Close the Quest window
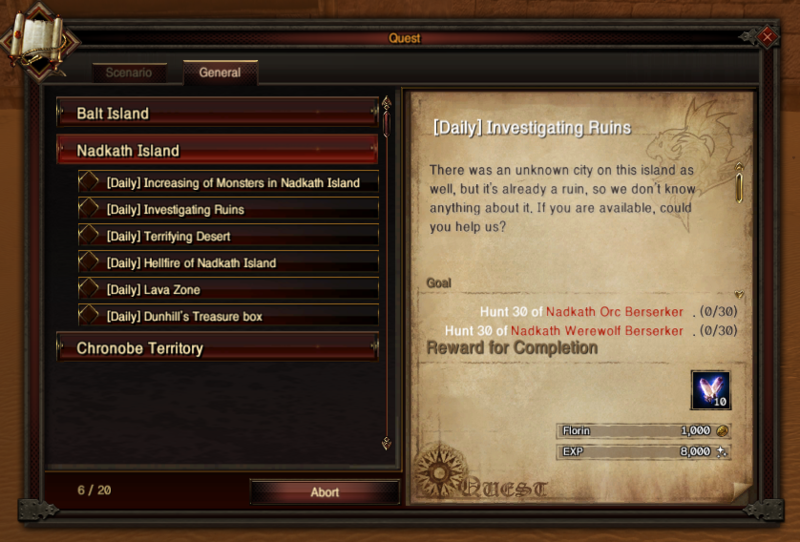 point(767,36)
